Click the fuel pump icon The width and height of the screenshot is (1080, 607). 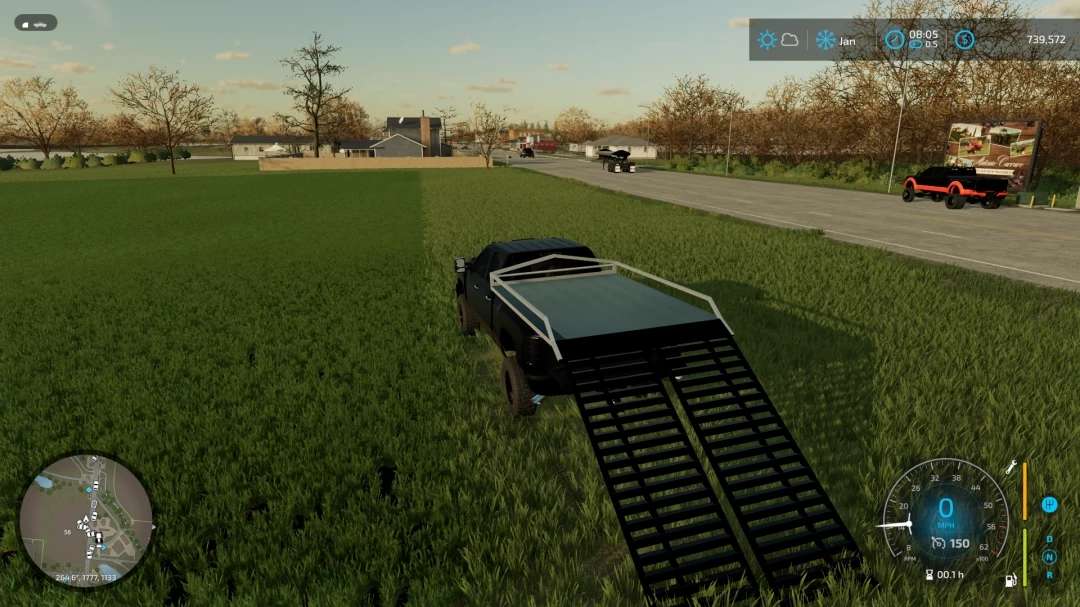[1011, 580]
